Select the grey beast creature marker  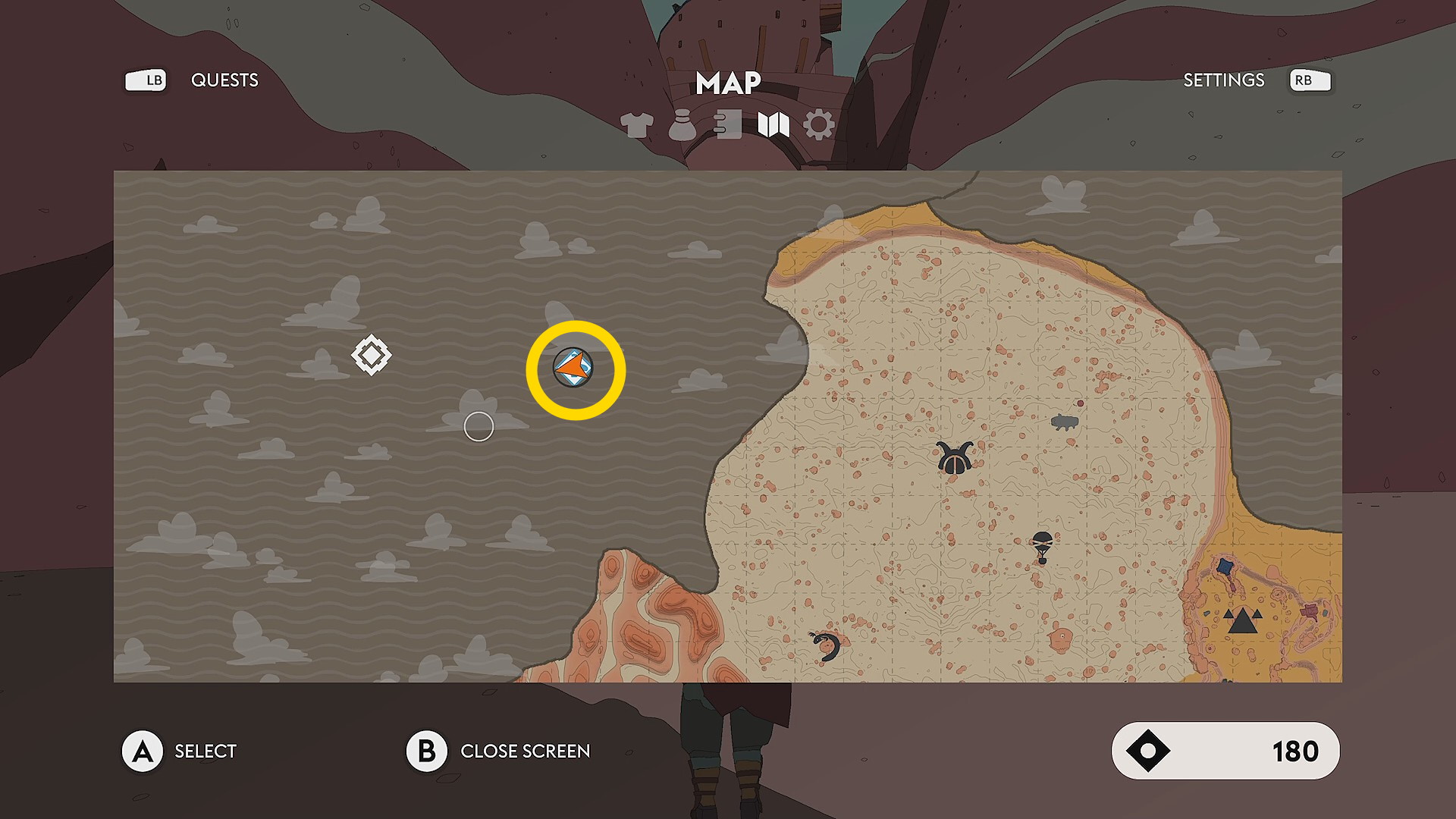(x=1065, y=422)
